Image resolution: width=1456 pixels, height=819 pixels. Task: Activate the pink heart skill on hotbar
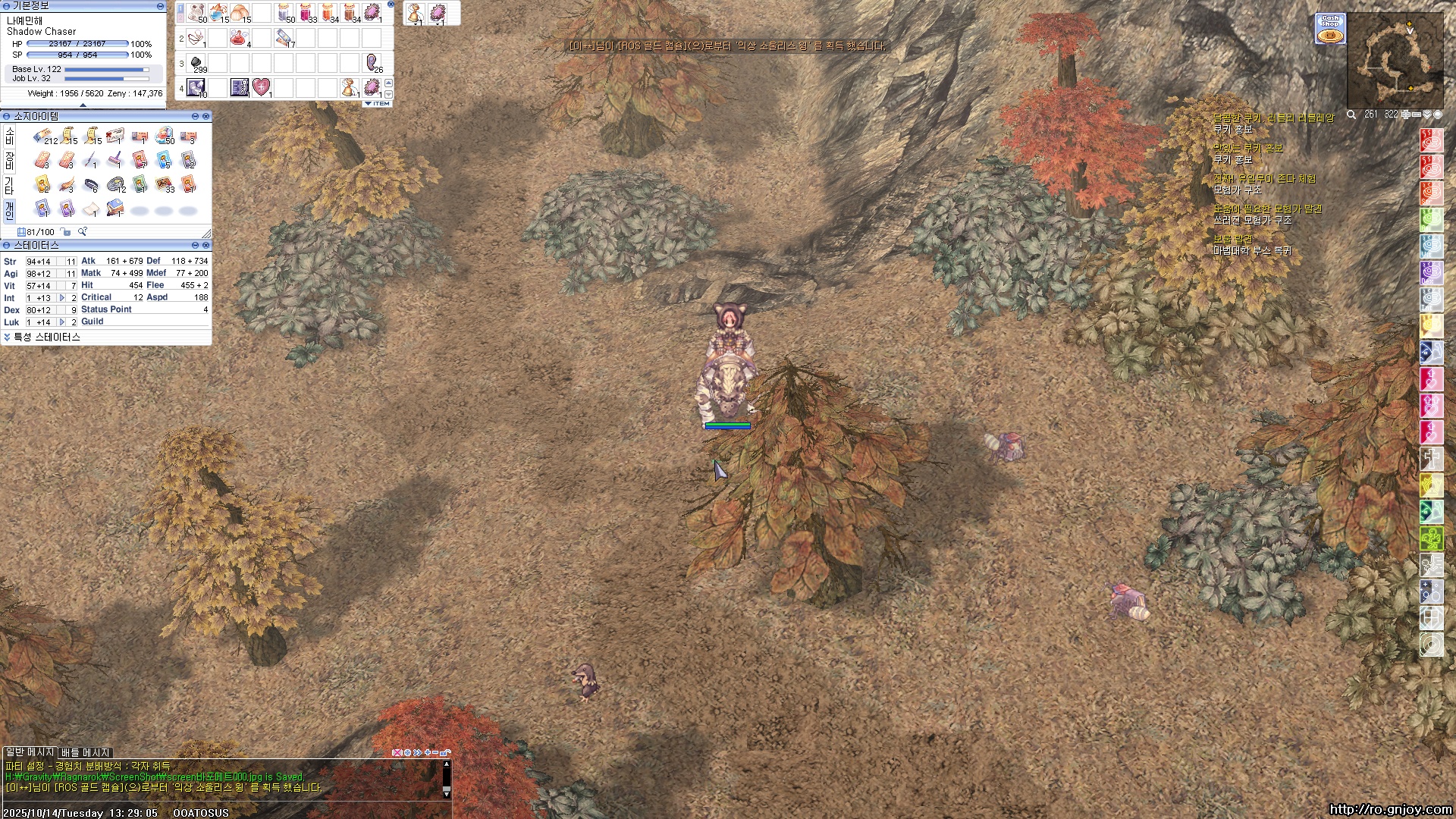coord(261,87)
